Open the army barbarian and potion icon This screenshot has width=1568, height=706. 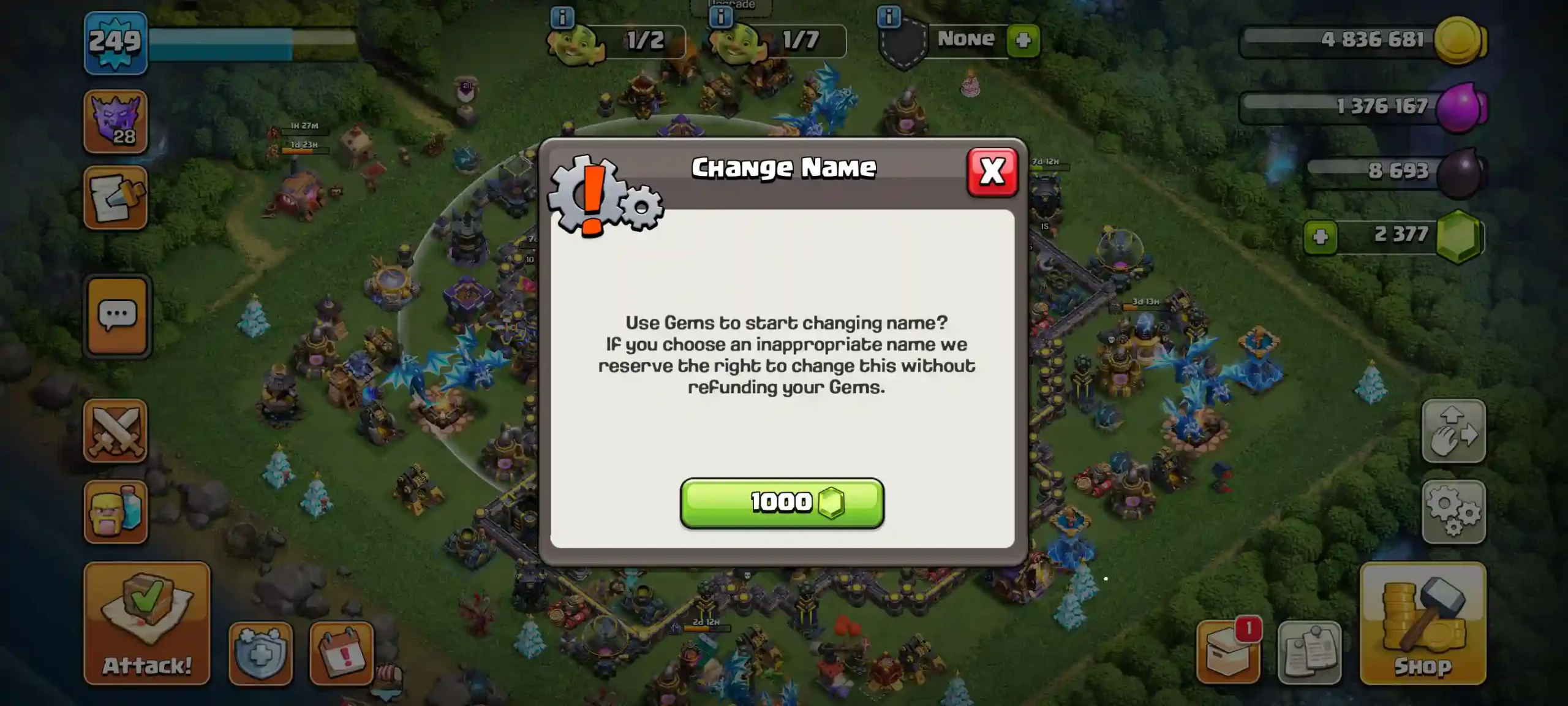[116, 512]
